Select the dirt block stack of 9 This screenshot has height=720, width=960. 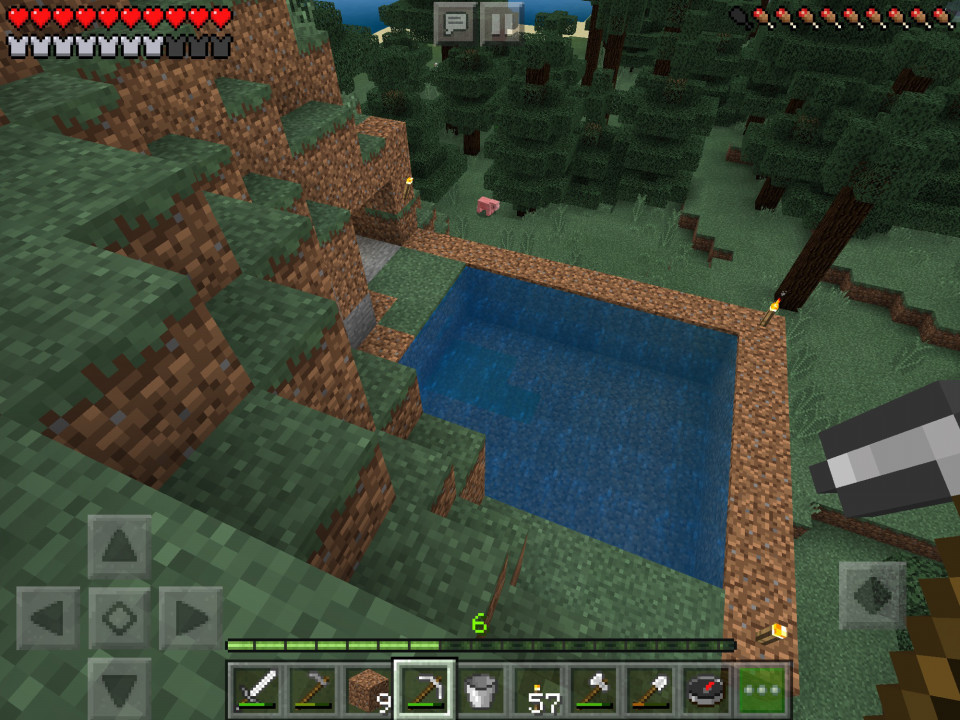pyautogui.click(x=369, y=689)
